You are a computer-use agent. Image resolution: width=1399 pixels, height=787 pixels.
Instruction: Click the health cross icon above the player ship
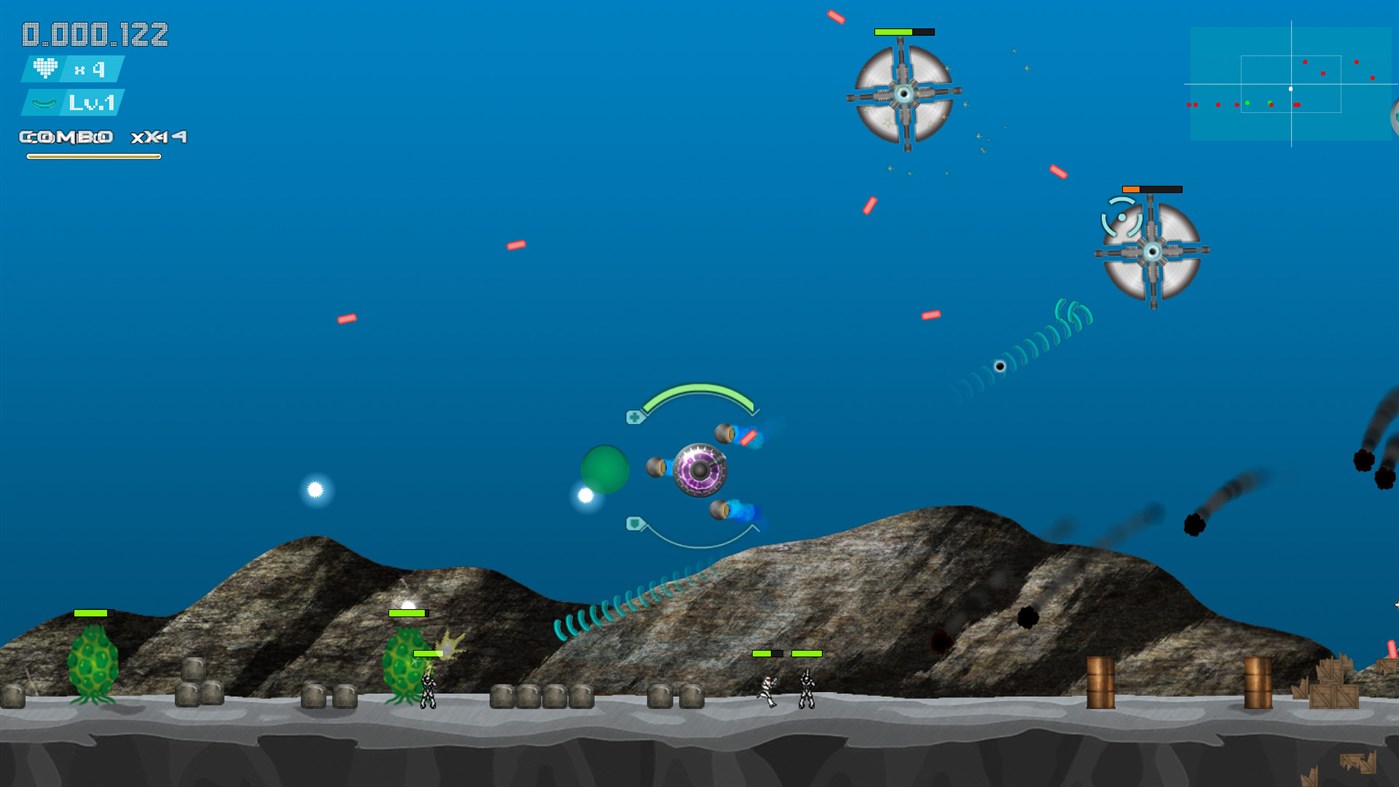coord(635,417)
